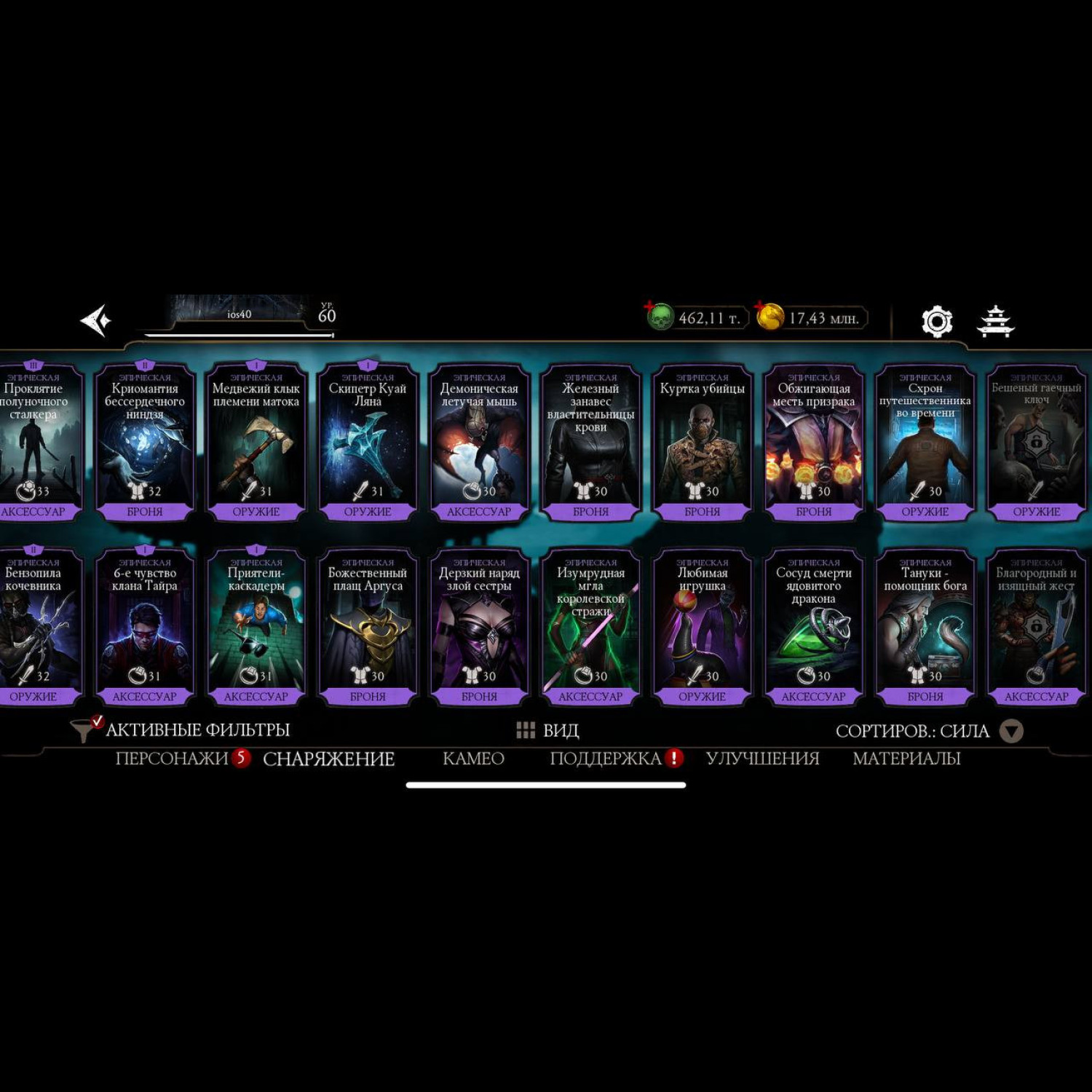Pick the Тануки - помощник бога card
This screenshot has height=1092, width=1092.
[x=925, y=628]
